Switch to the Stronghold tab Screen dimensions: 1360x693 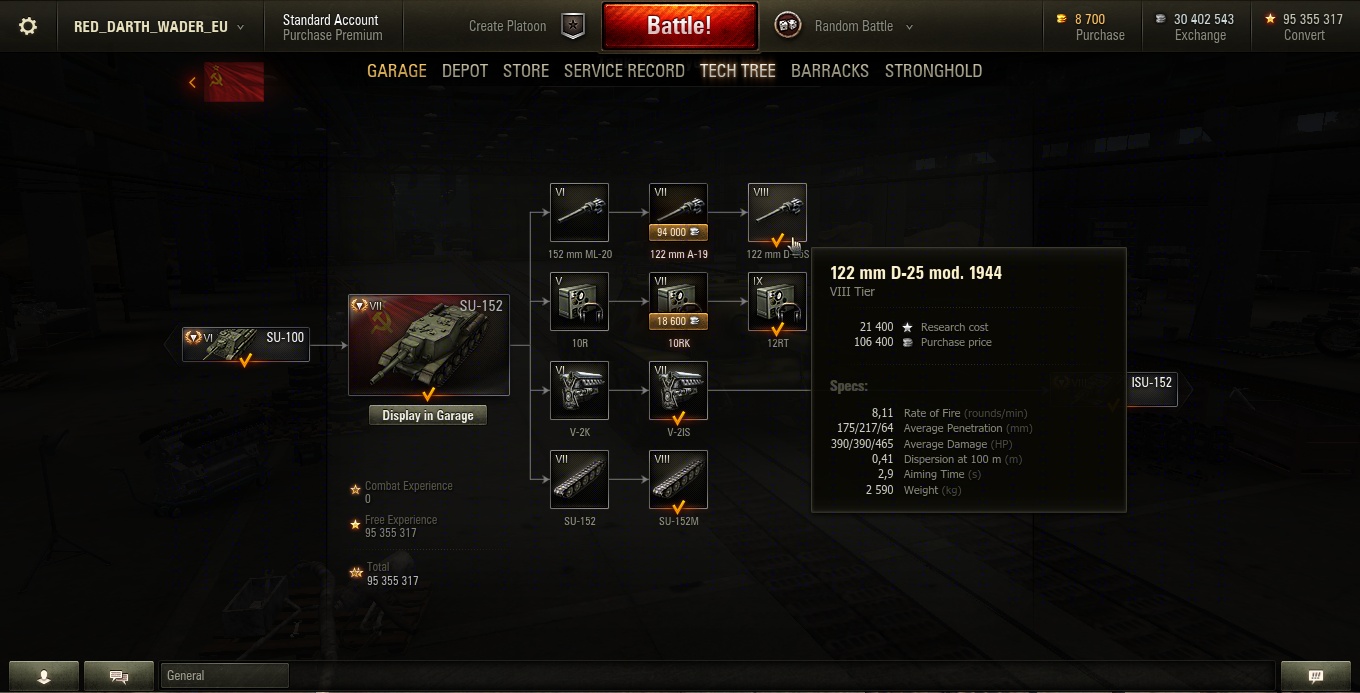click(933, 71)
